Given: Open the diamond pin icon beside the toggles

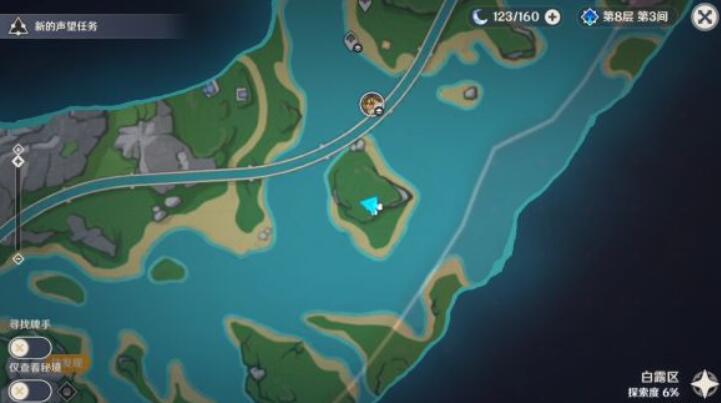Looking at the screenshot, I should pyautogui.click(x=68, y=390).
